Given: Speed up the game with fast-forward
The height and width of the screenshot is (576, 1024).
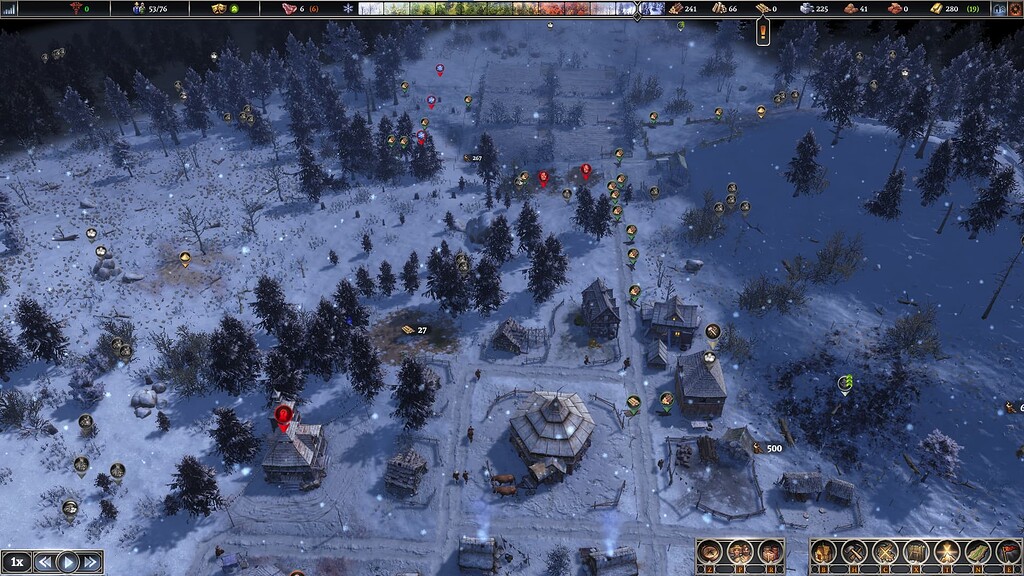Looking at the screenshot, I should point(91,562).
